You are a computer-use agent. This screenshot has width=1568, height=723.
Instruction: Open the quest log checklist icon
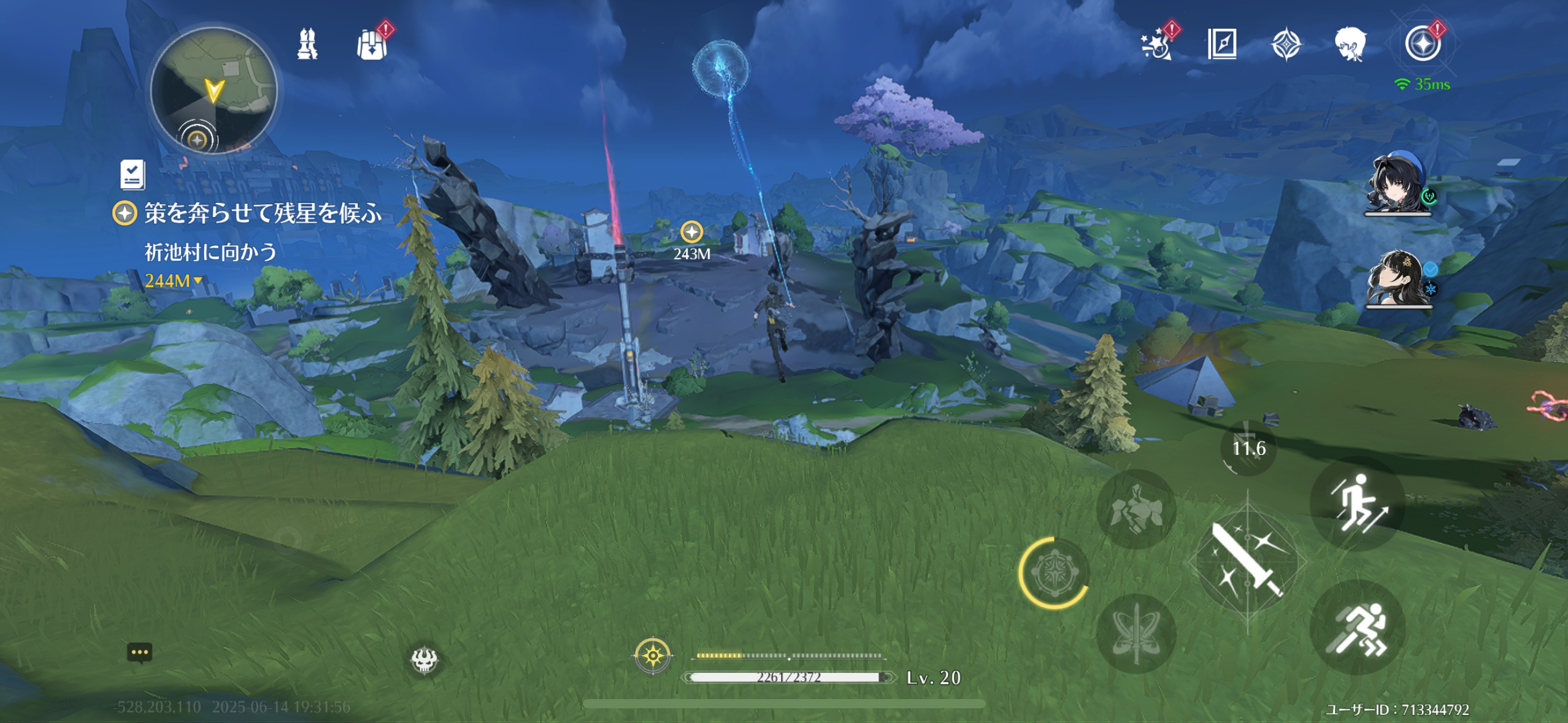(133, 175)
